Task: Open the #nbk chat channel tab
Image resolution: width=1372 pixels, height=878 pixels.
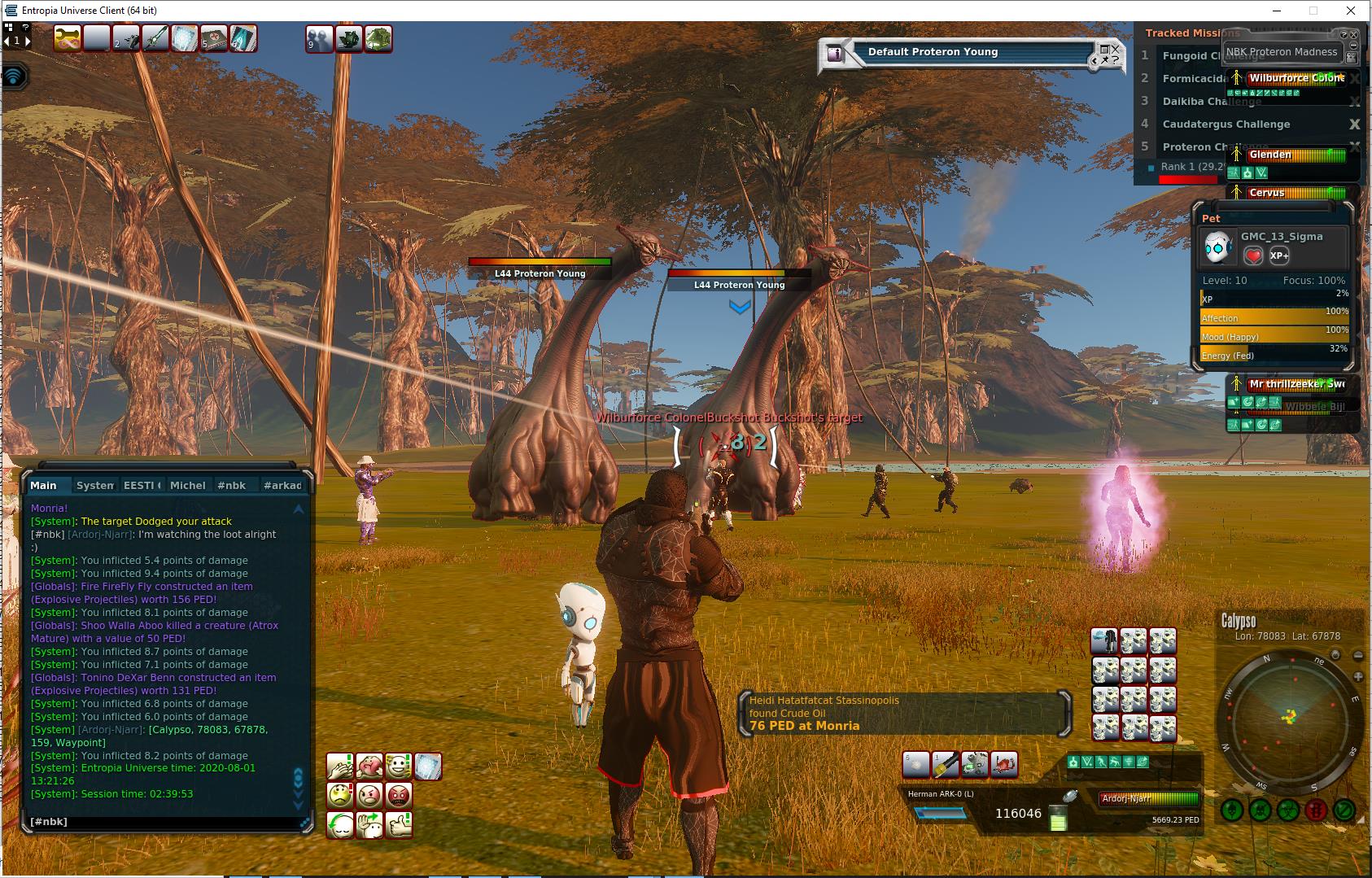Action: tap(232, 485)
